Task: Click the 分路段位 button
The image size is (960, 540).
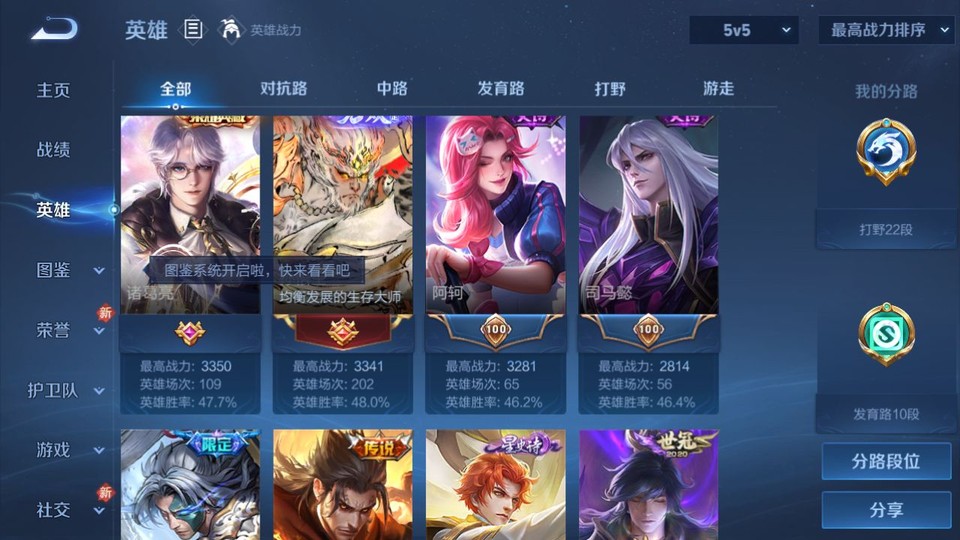Action: [886, 462]
